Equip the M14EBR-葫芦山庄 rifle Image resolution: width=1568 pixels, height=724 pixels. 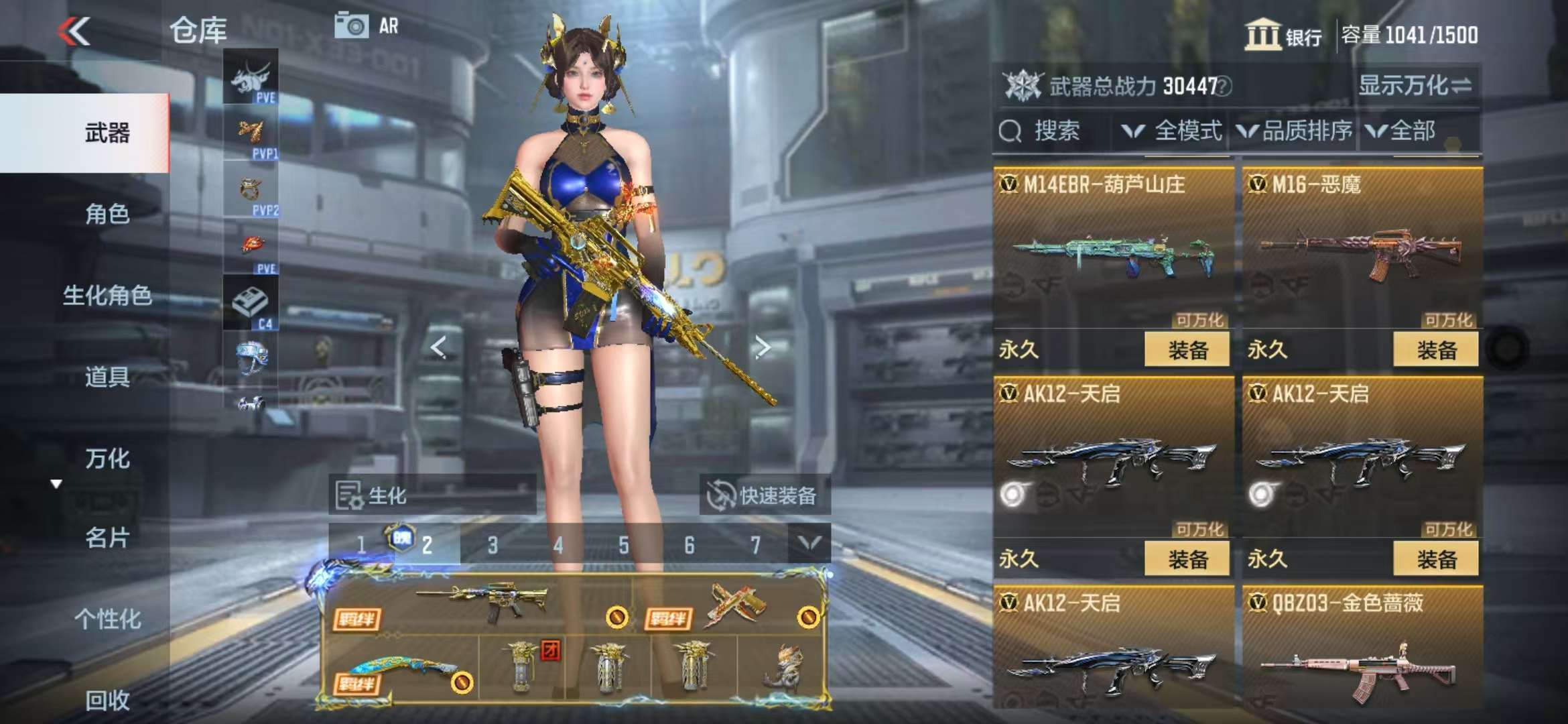[1187, 349]
